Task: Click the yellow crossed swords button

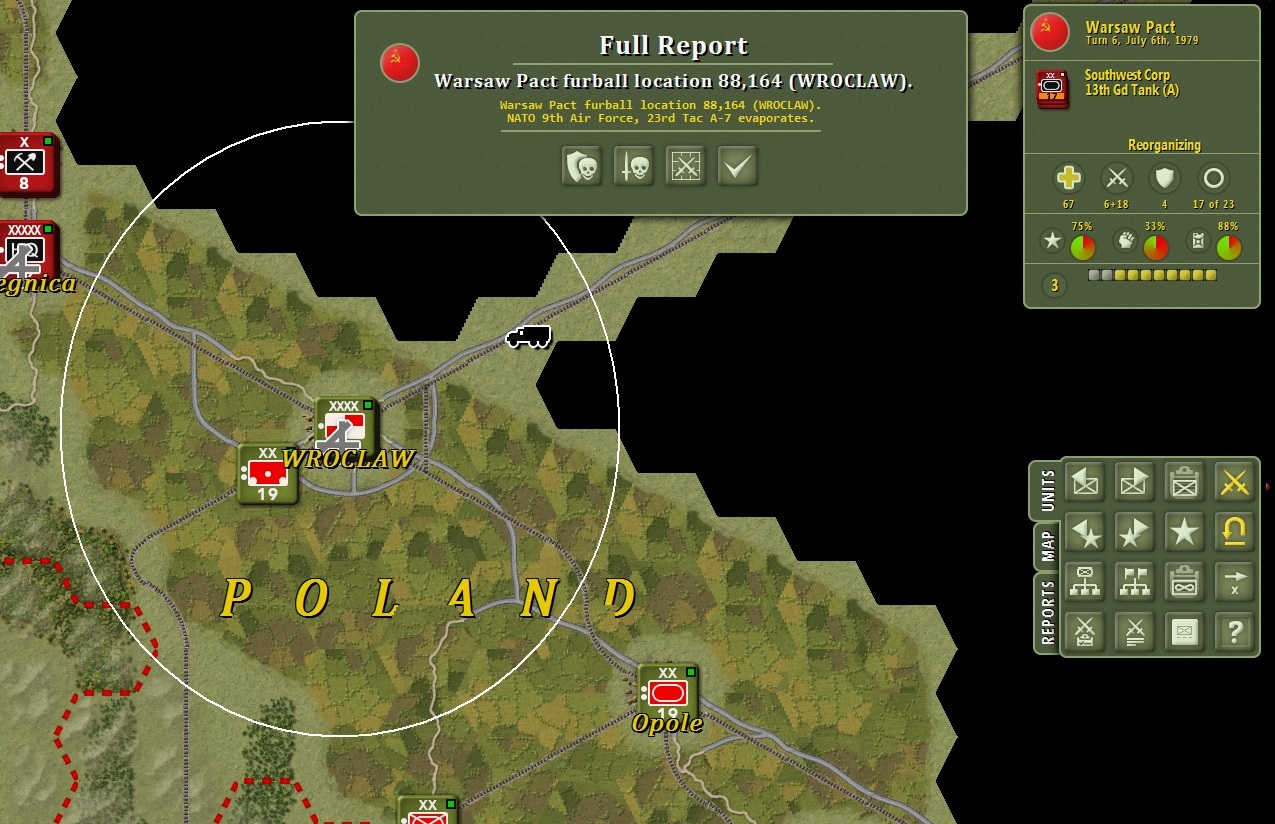Action: (x=1235, y=482)
